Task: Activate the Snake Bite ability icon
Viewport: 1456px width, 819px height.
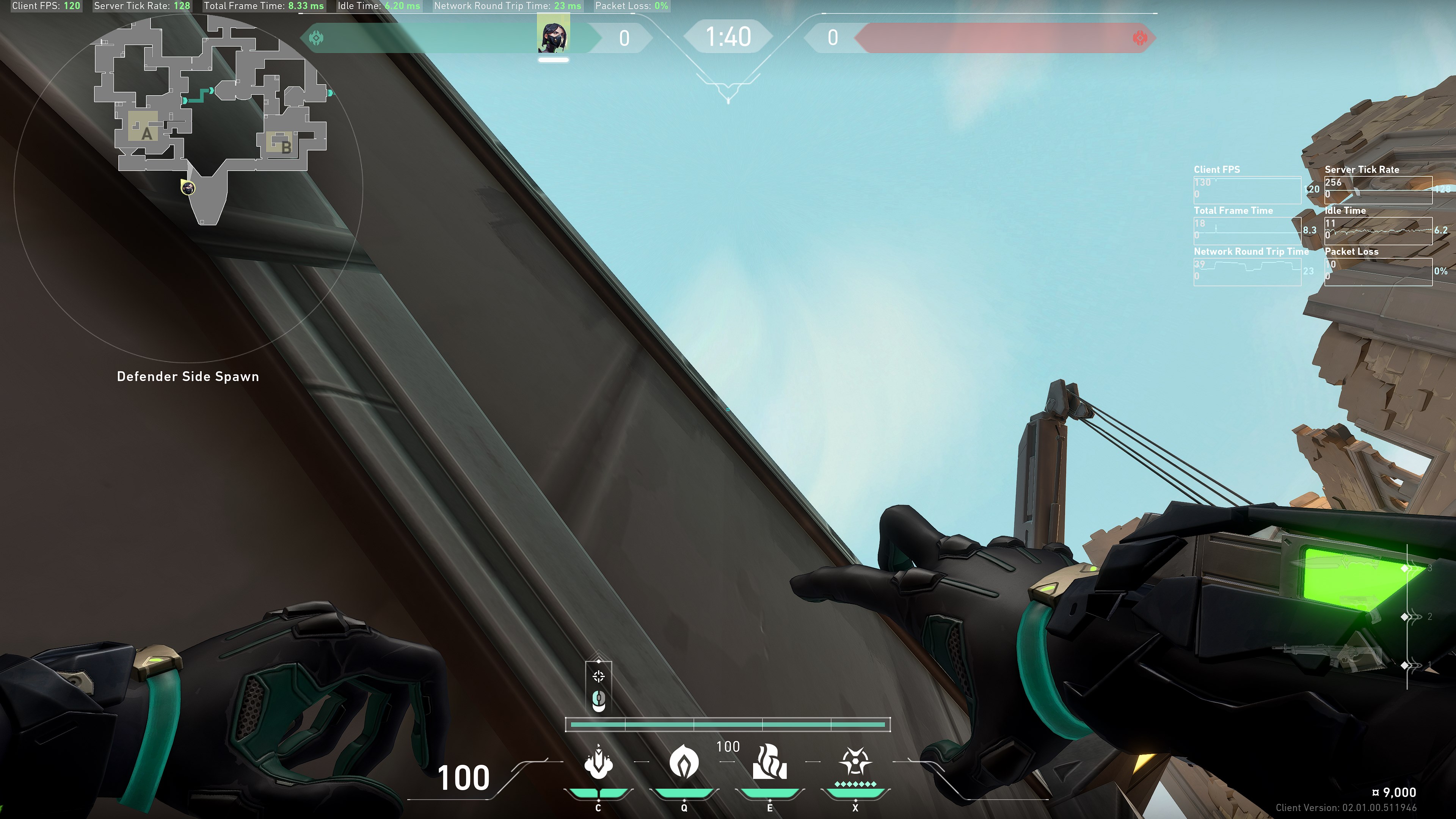Action: point(598,763)
